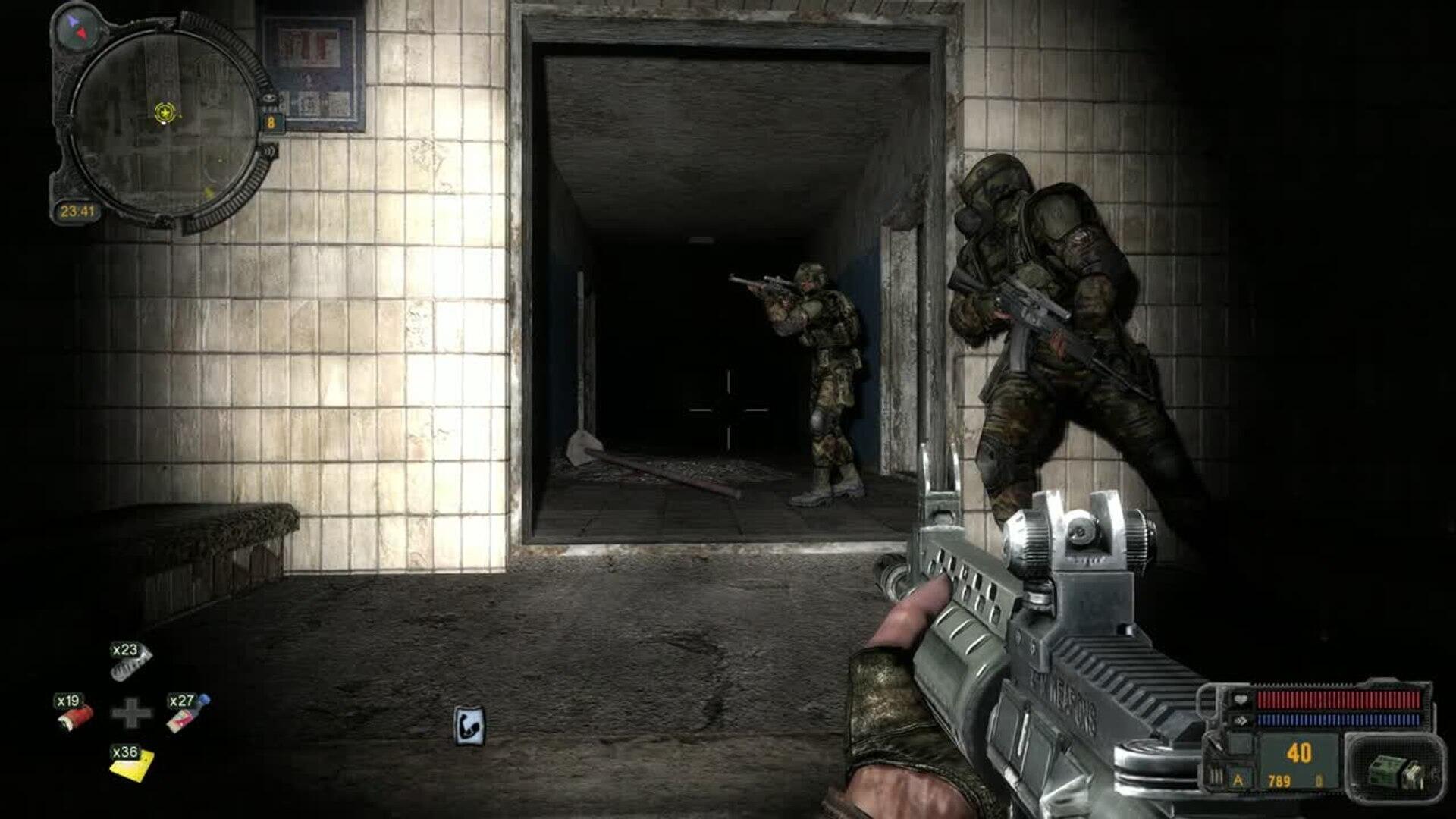Use the red sausage quick slot

click(x=74, y=714)
